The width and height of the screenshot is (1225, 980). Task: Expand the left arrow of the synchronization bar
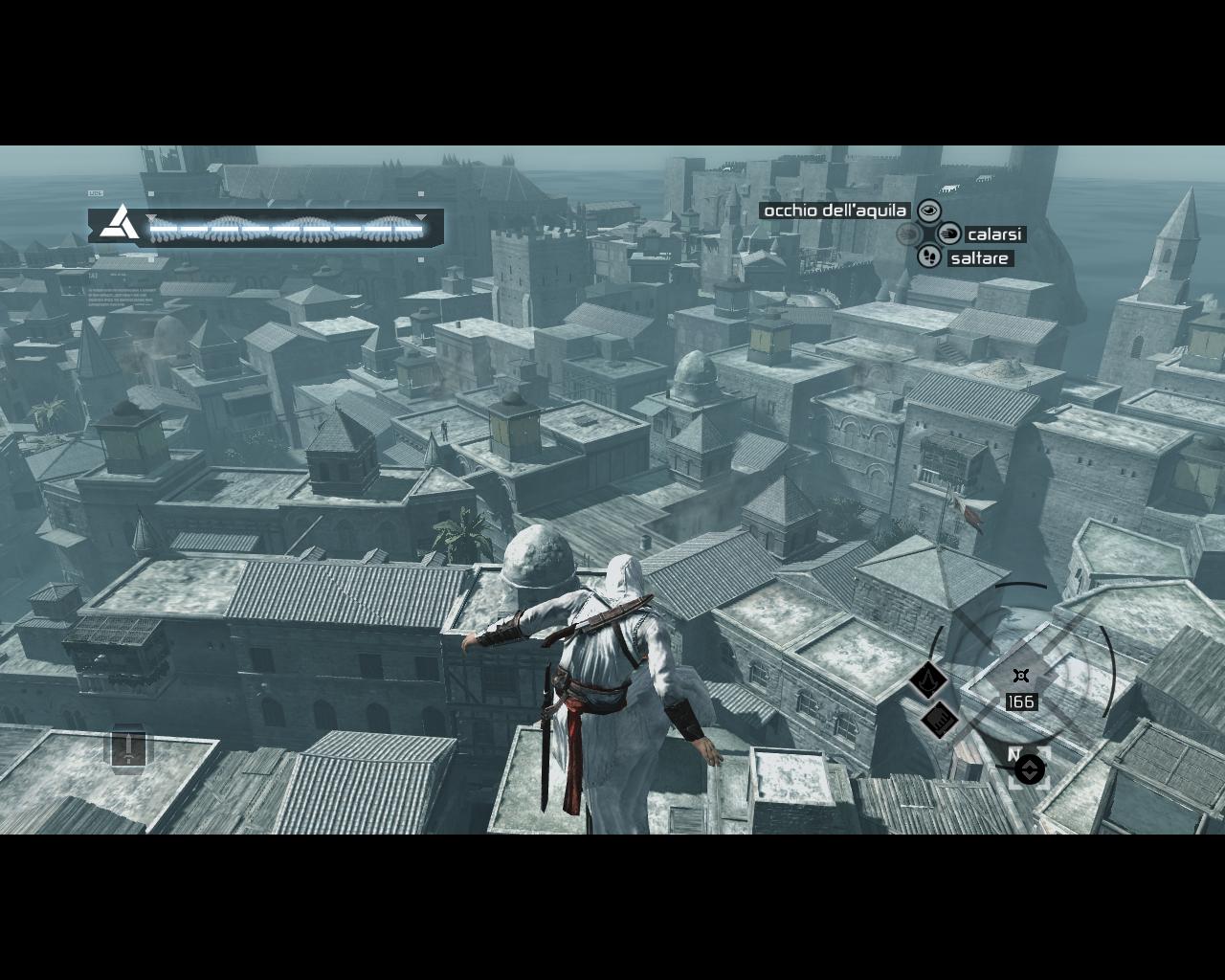[x=151, y=217]
